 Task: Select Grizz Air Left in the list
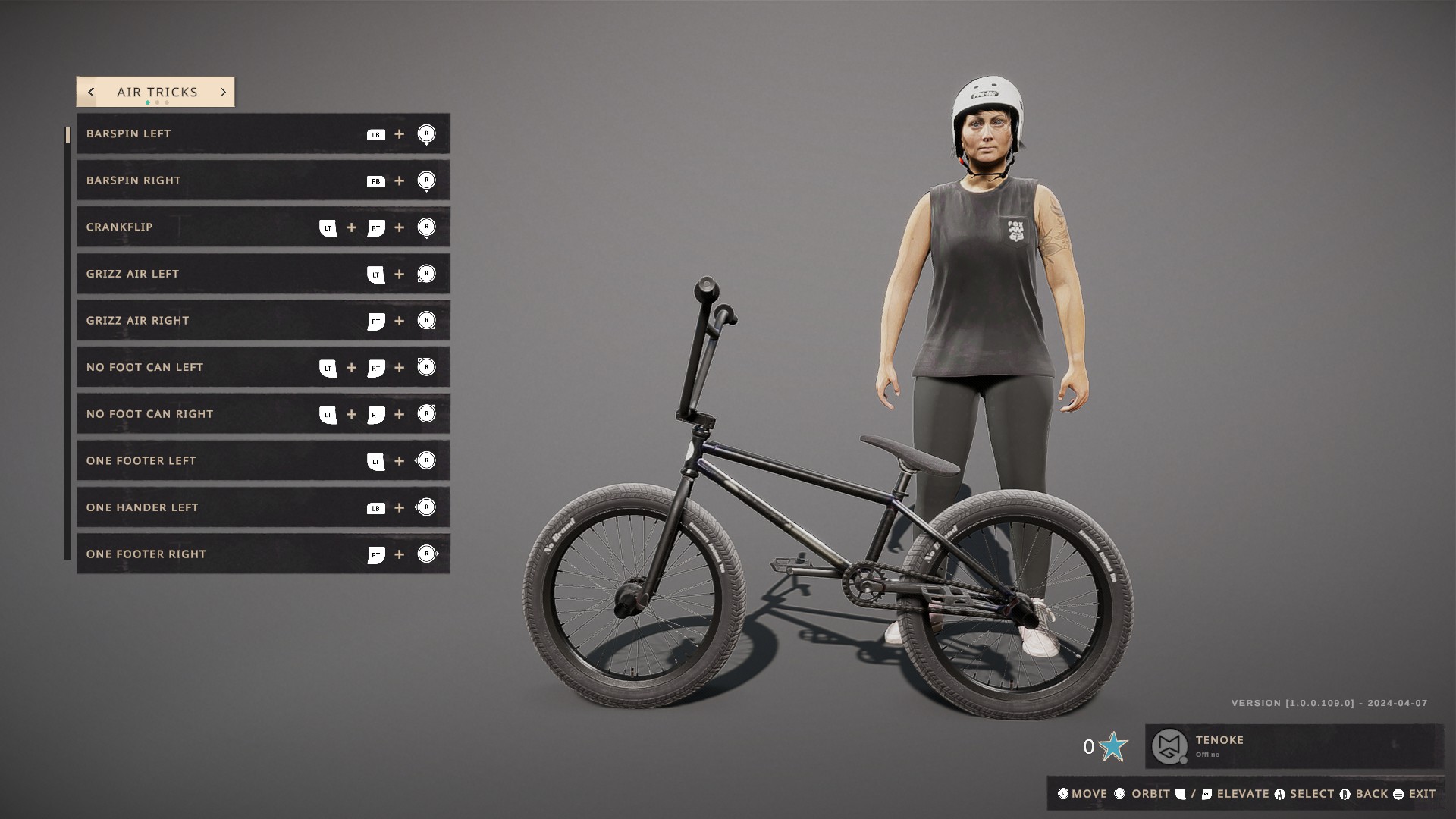pyautogui.click(x=262, y=274)
